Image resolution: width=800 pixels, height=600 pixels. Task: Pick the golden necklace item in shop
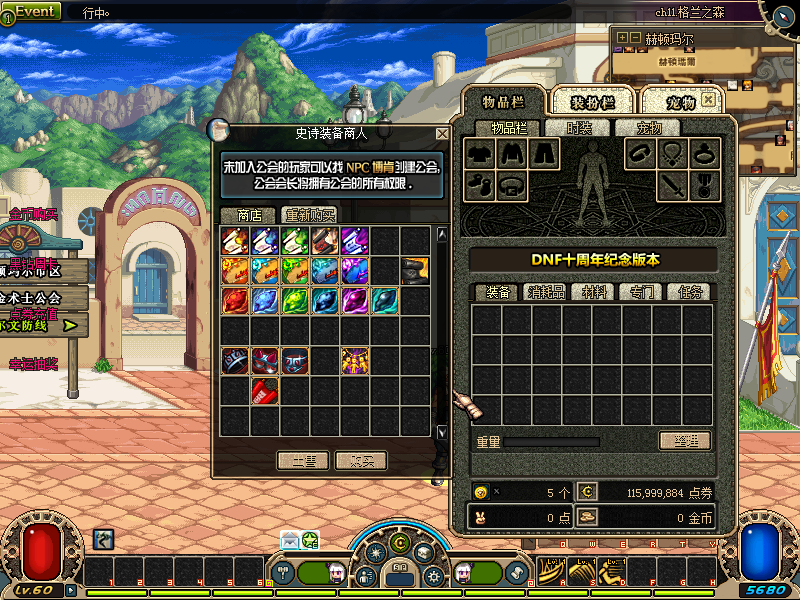click(x=356, y=360)
